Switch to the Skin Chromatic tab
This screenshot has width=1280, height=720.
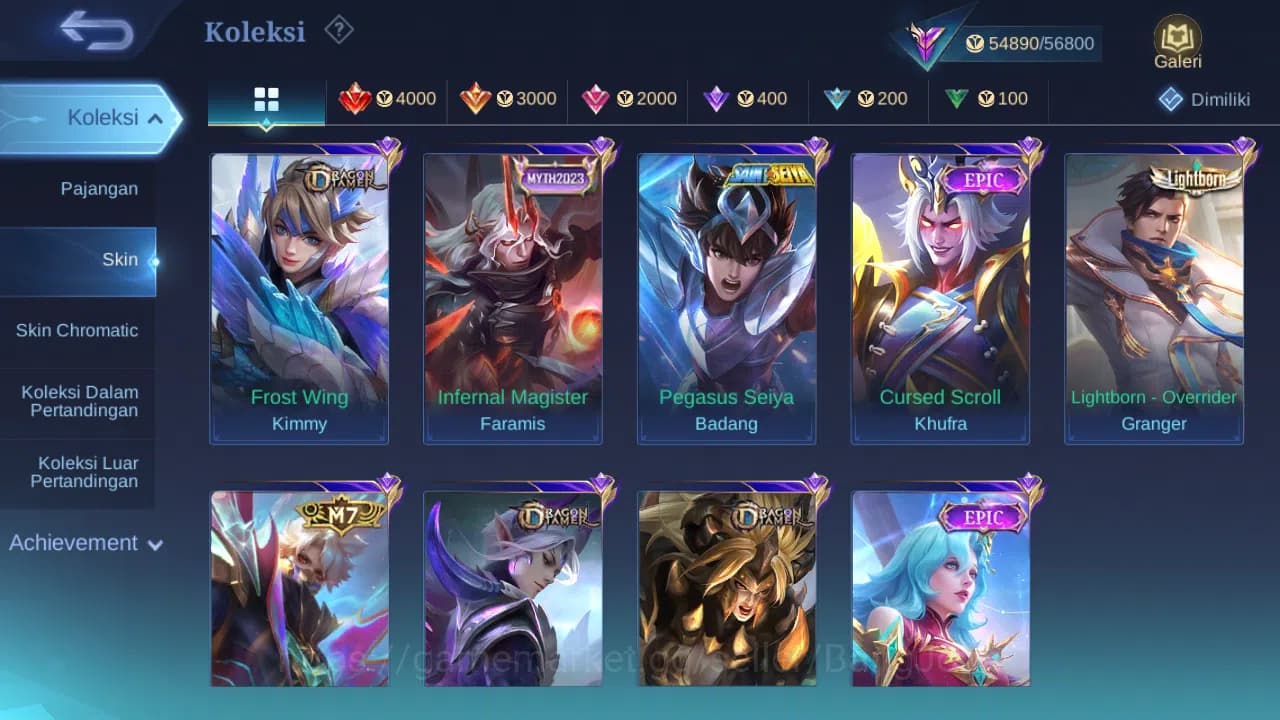[x=78, y=330]
